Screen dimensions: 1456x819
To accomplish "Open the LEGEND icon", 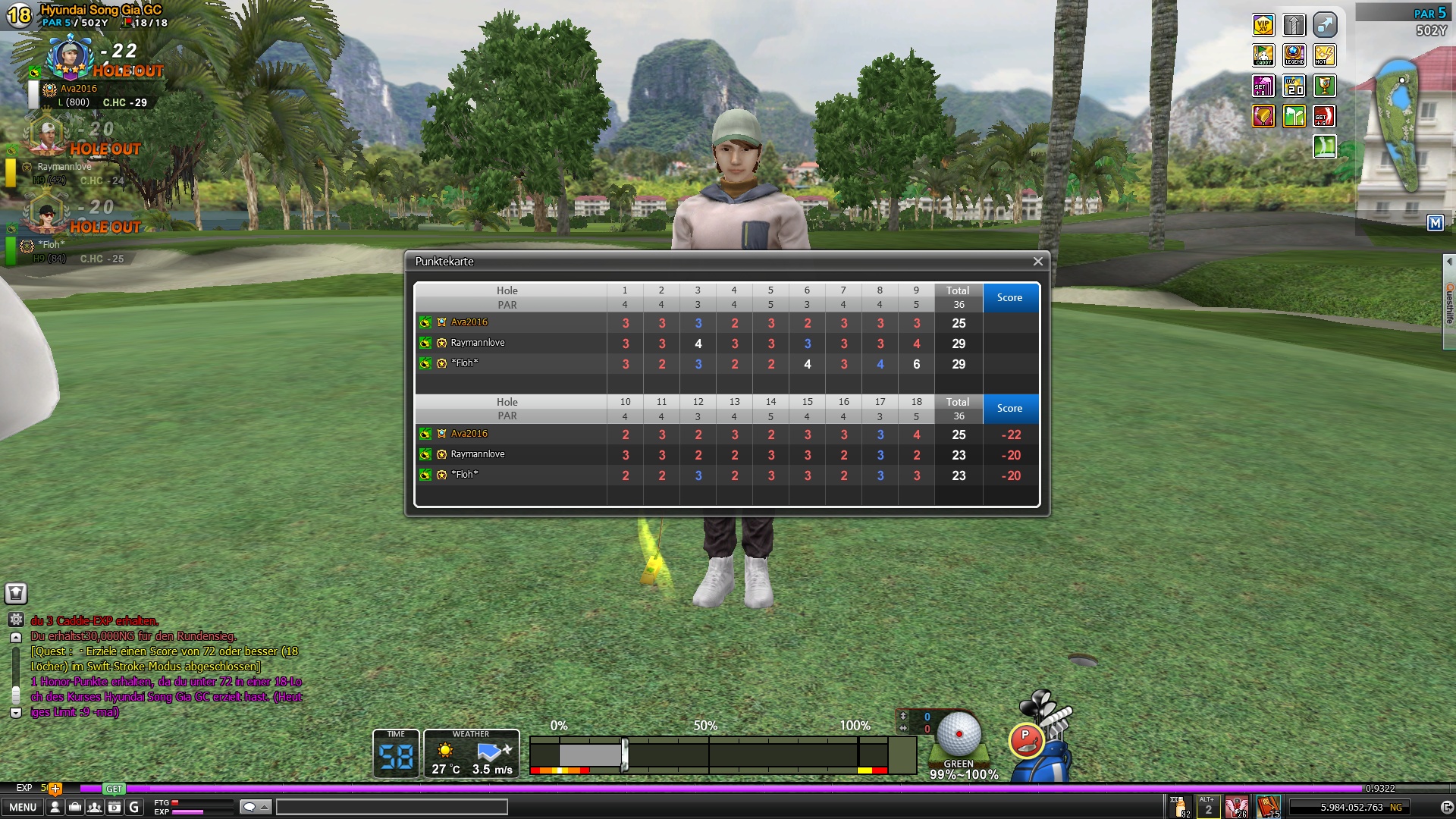I will tap(1294, 55).
